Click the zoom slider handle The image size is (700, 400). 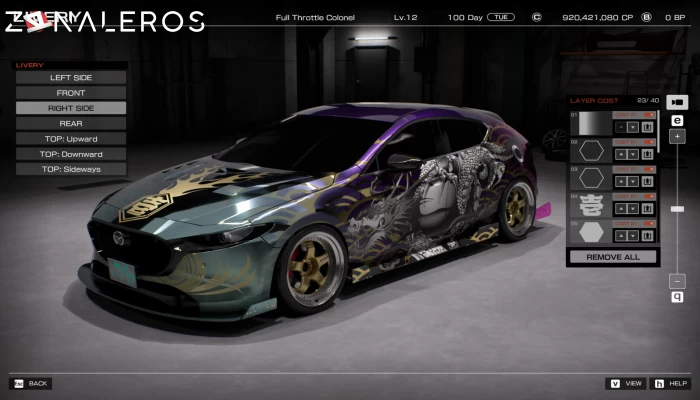[x=677, y=209]
